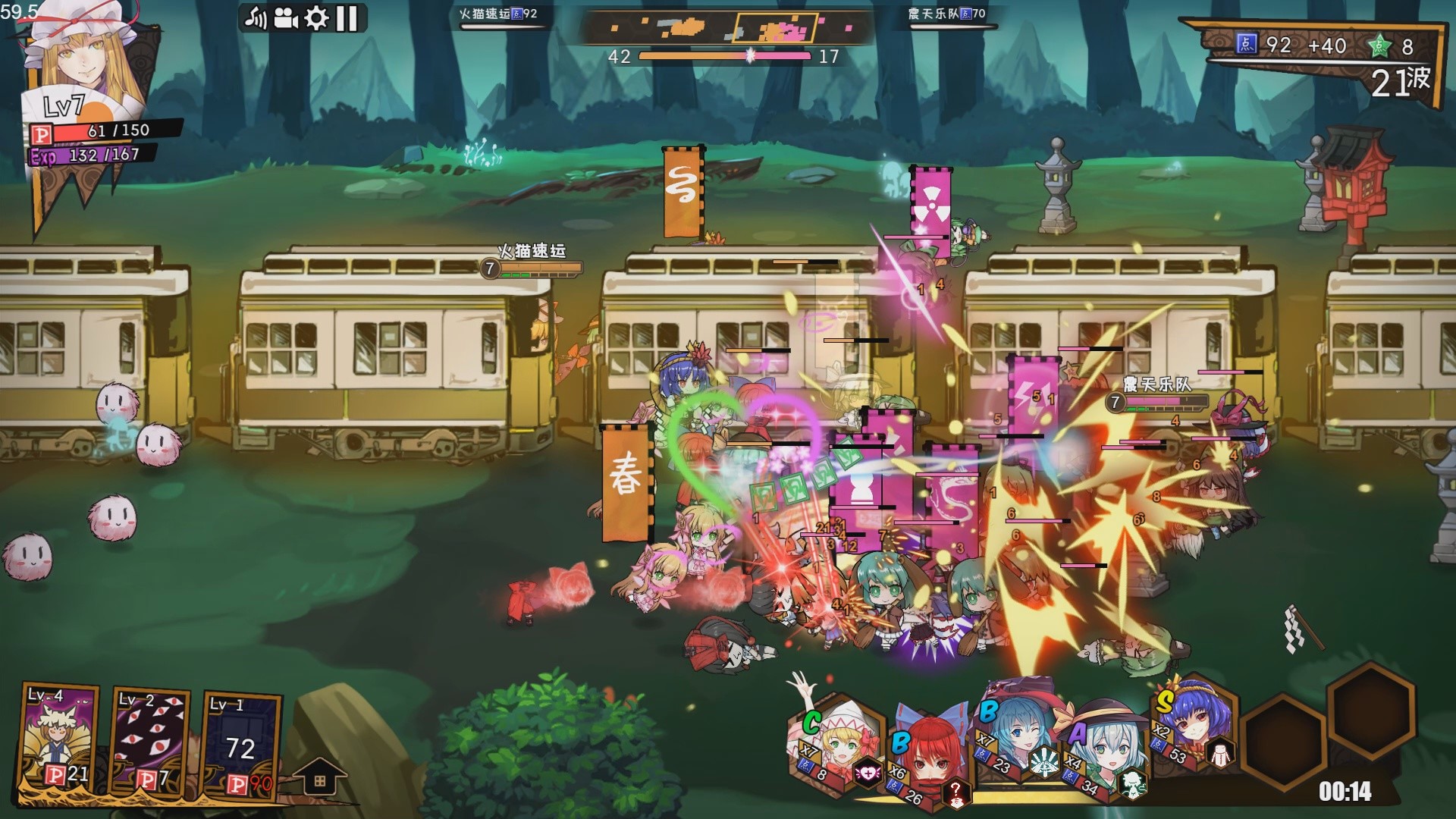
Task: Open the 21波 wave counter panel
Action: point(1402,81)
